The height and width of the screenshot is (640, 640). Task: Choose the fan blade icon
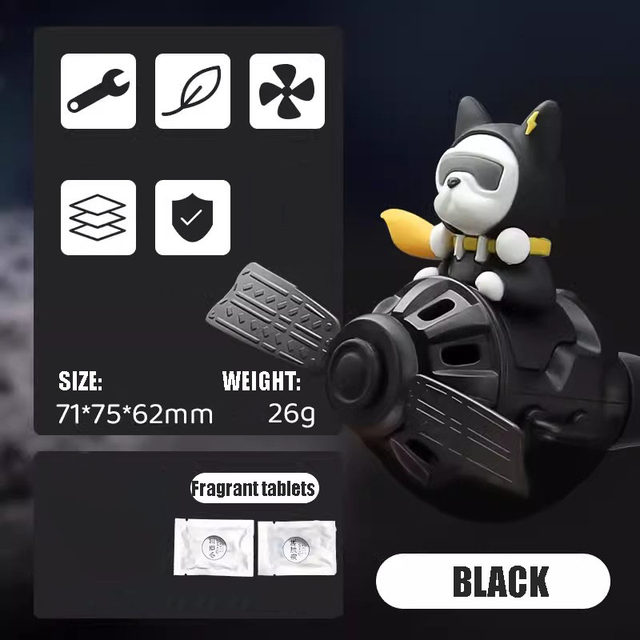click(286, 91)
